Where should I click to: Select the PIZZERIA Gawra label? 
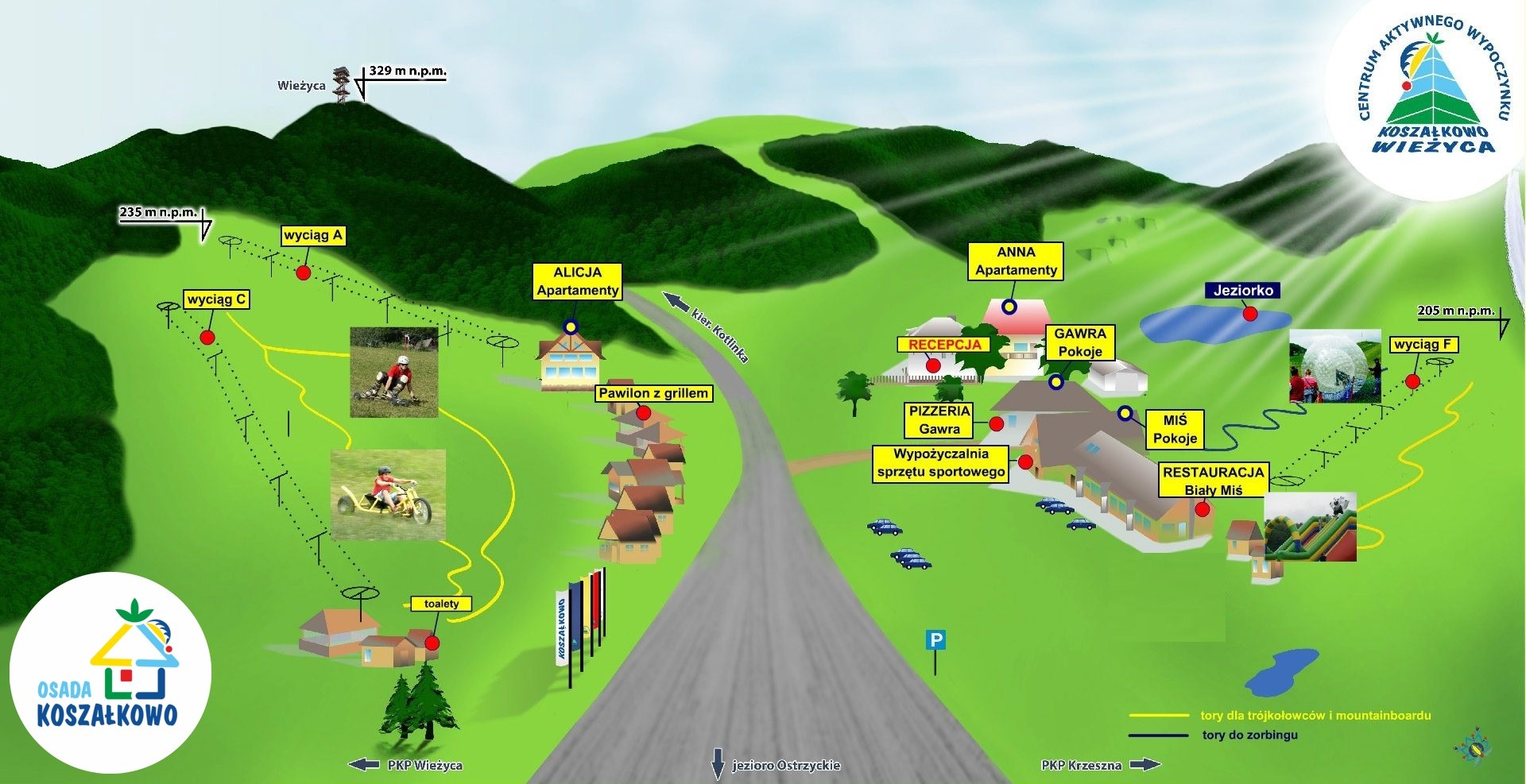point(939,420)
